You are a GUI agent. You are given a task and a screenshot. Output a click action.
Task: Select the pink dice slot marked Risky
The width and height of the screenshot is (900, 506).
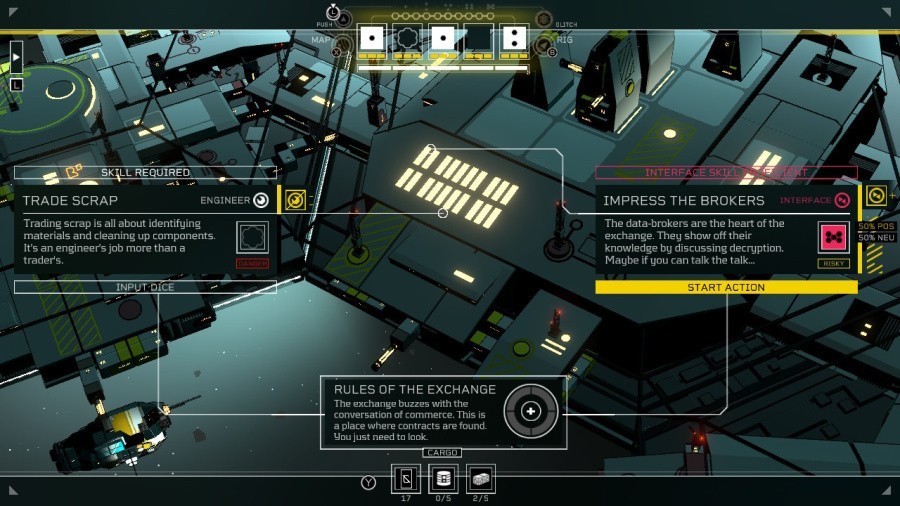click(x=833, y=238)
